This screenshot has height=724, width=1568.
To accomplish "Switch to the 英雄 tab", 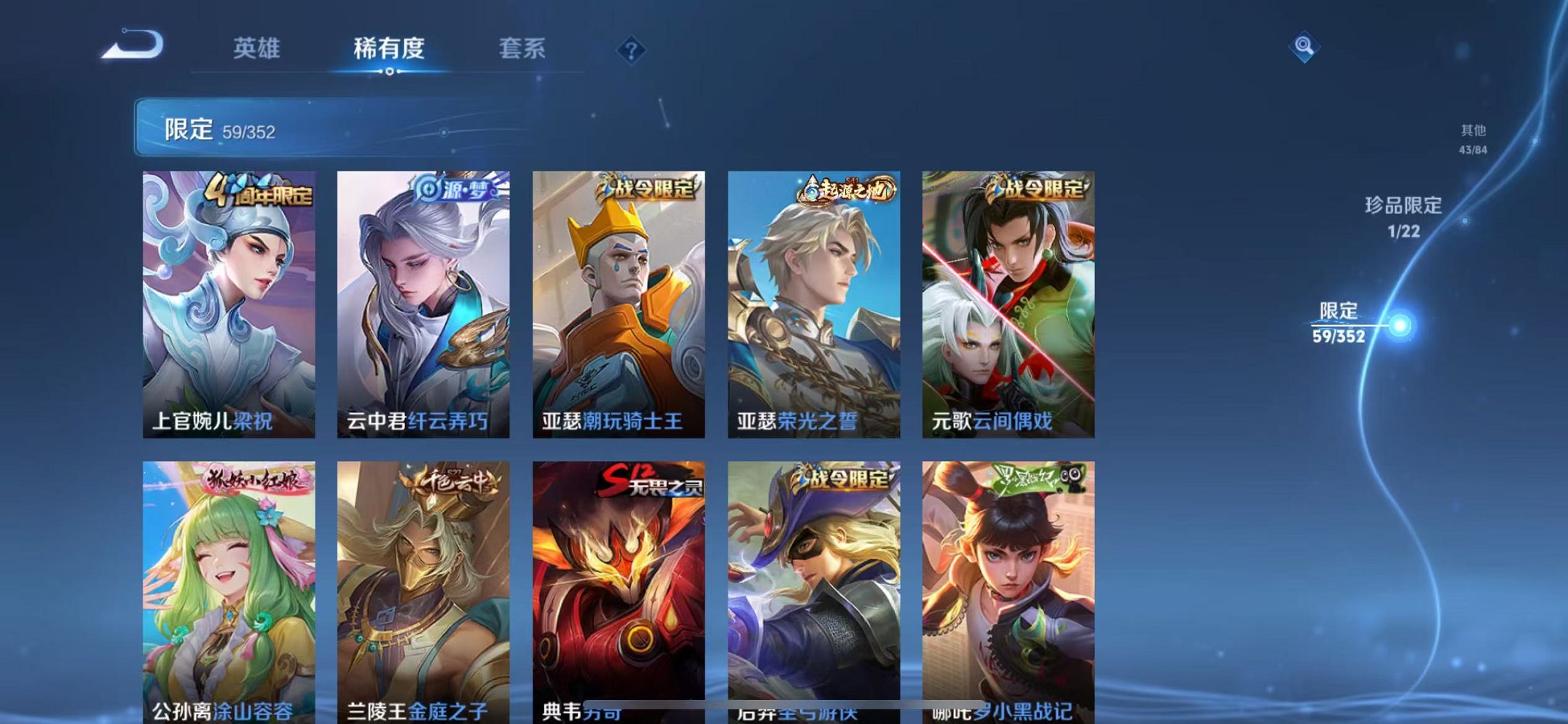I will click(x=254, y=49).
